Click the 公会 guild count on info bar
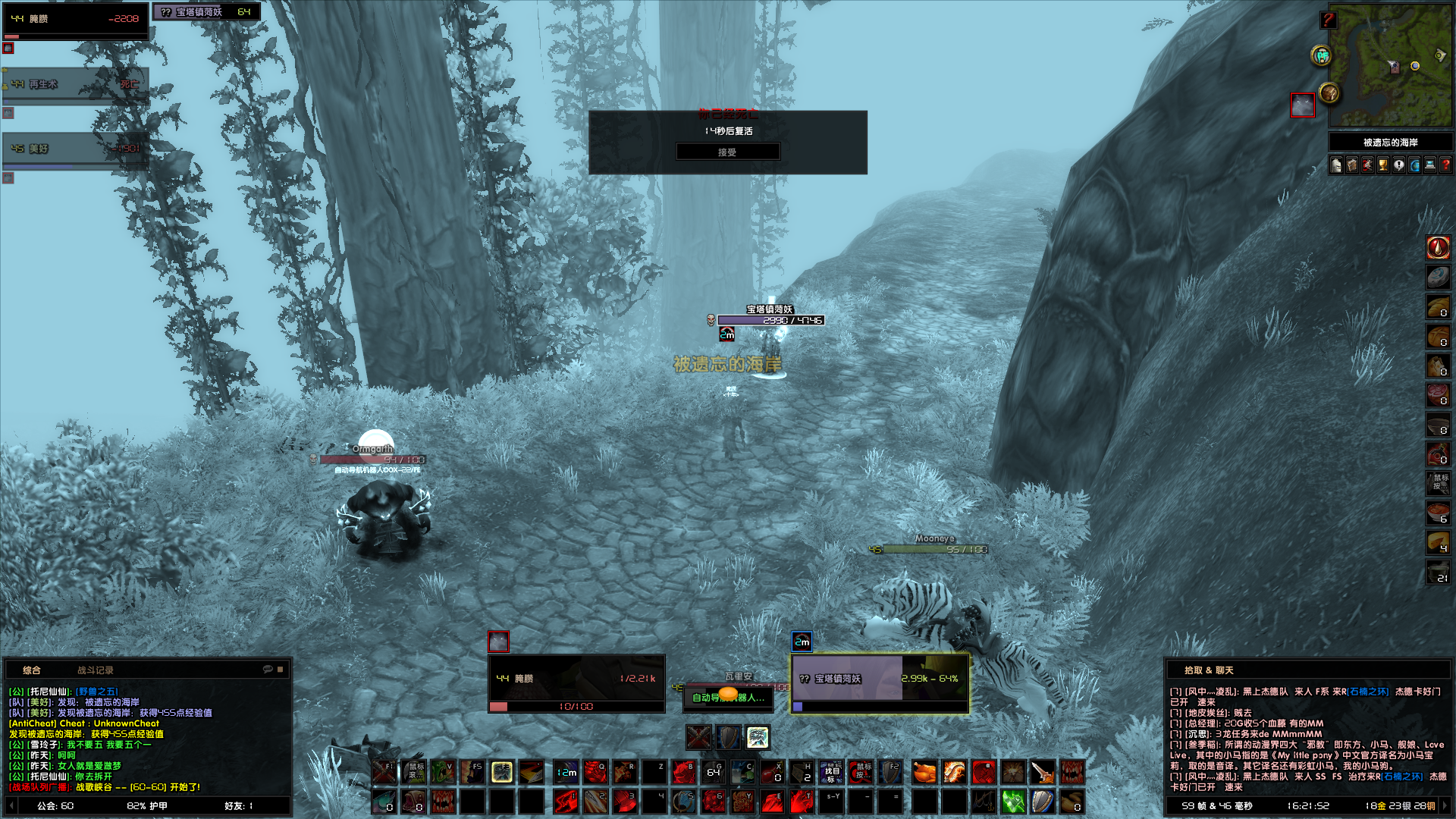The height and width of the screenshot is (819, 1456). click(x=55, y=806)
